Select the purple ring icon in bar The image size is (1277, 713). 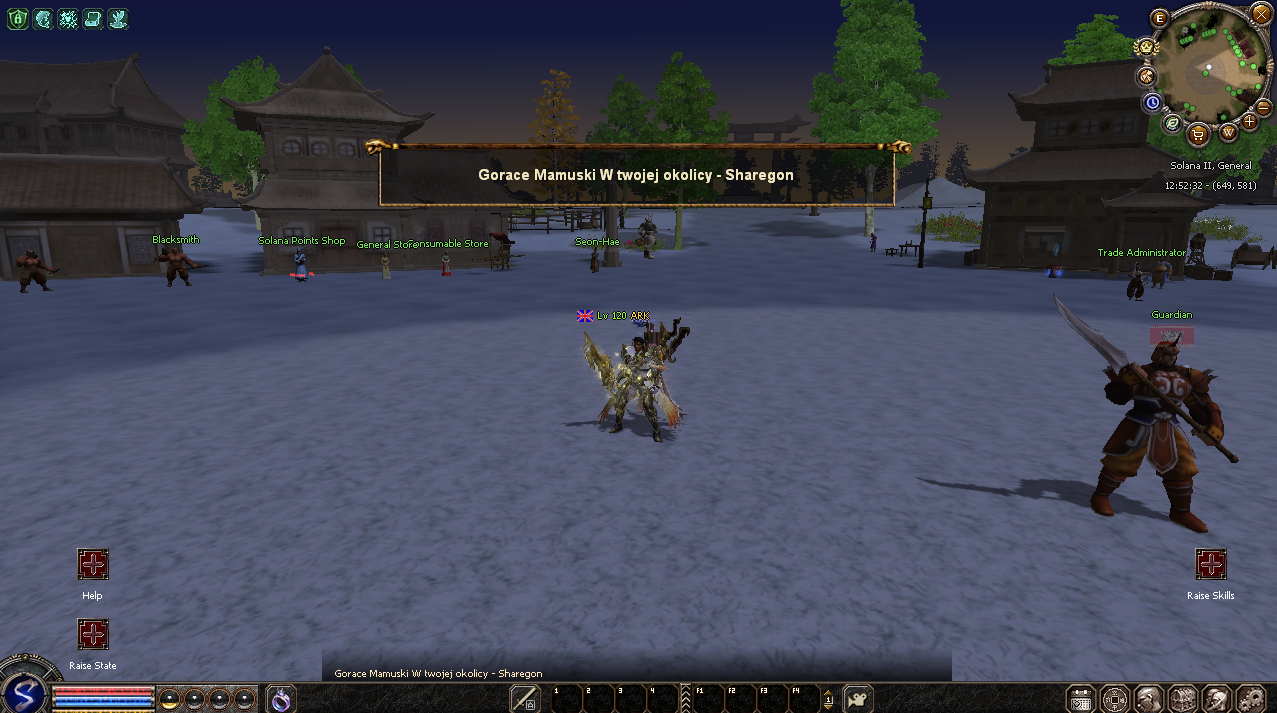[281, 699]
